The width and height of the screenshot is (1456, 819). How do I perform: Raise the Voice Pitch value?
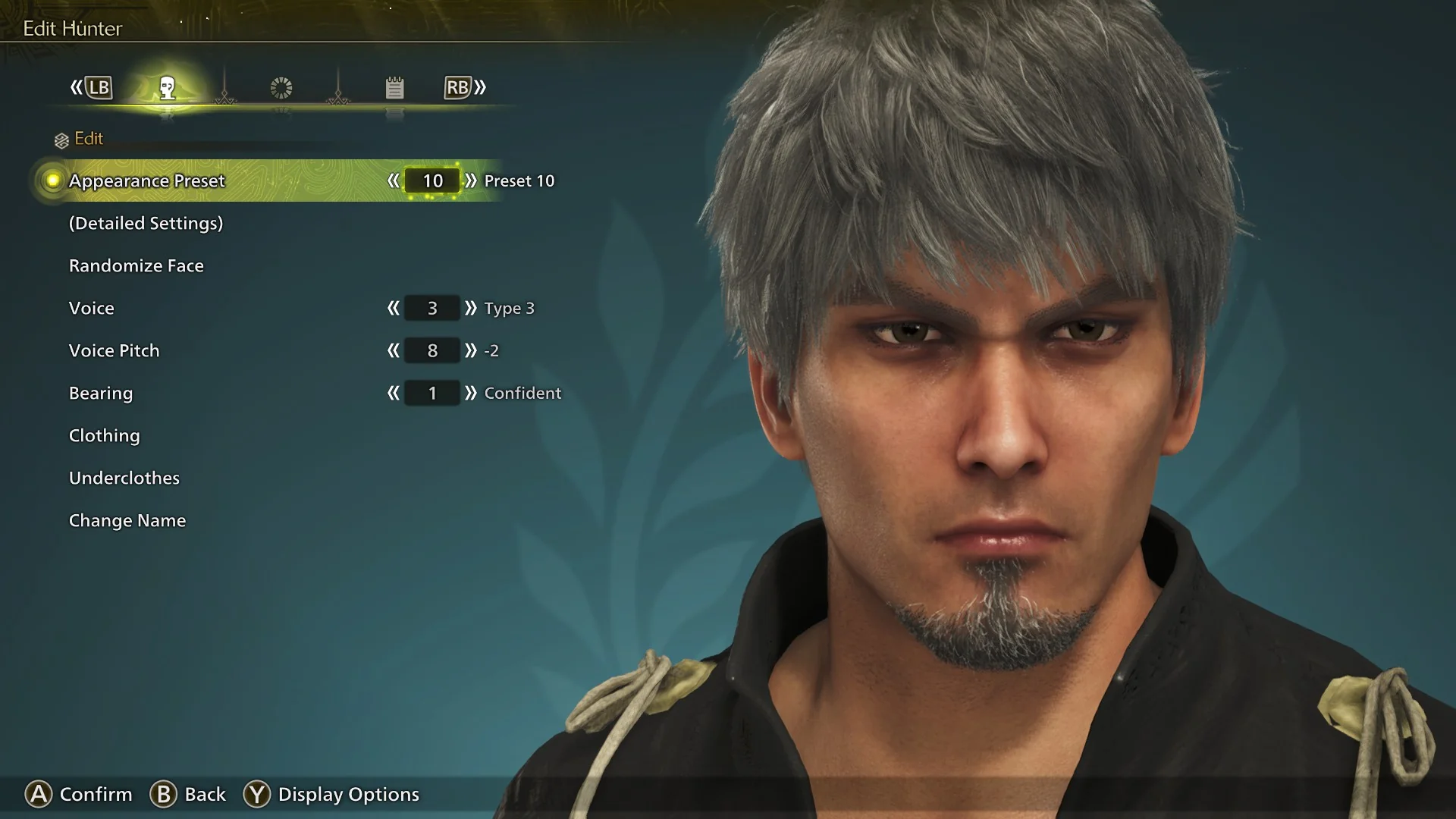coord(471,350)
